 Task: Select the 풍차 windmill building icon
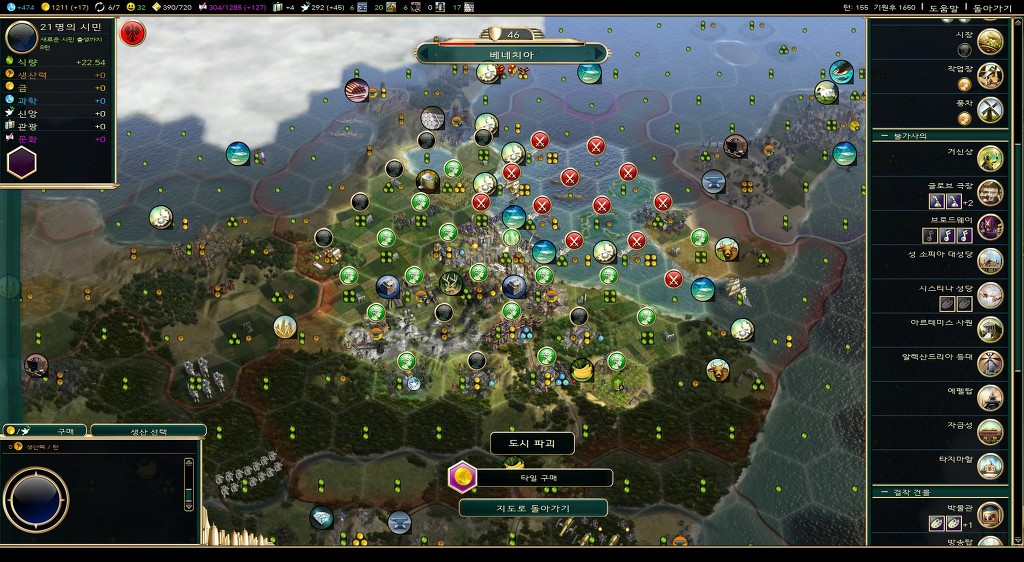coord(990,108)
